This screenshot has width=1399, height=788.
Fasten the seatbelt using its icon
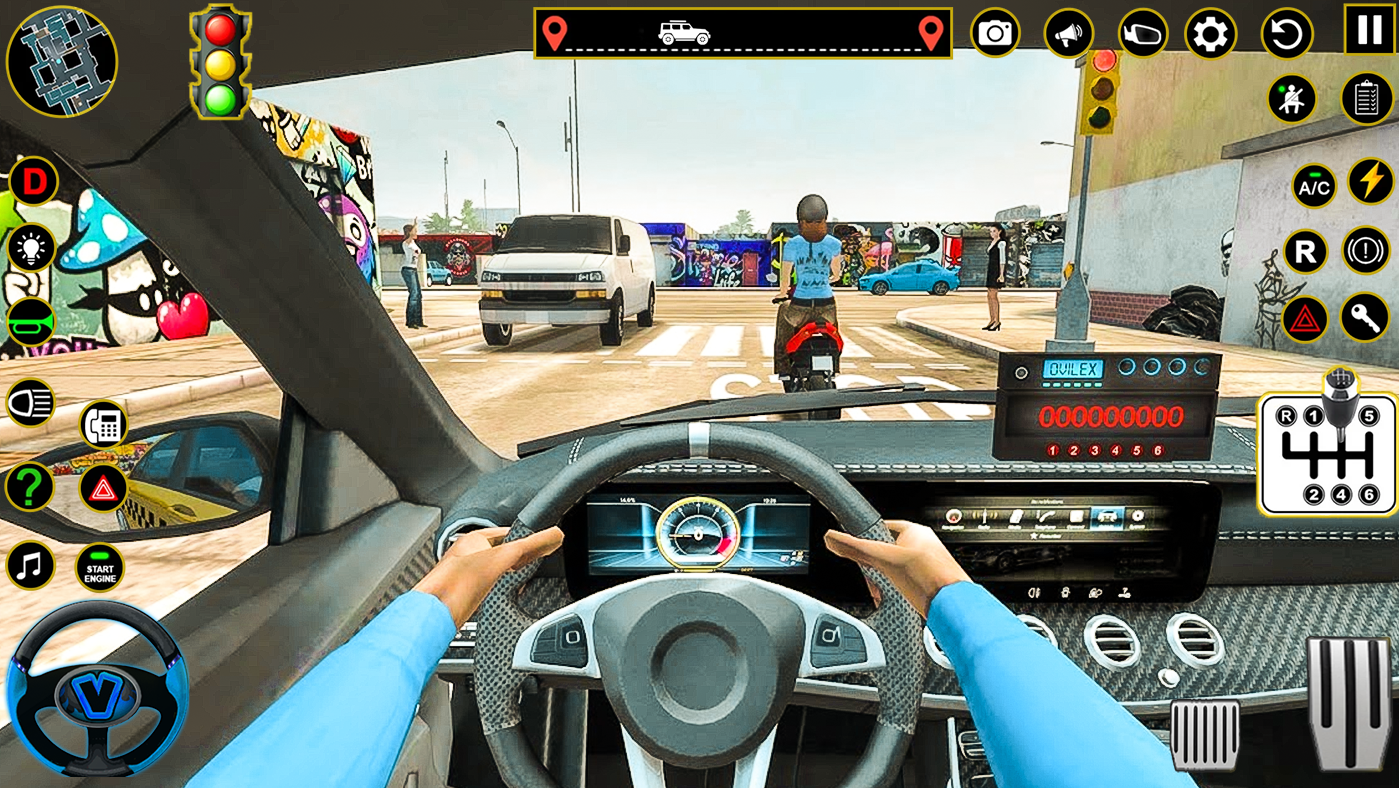pyautogui.click(x=1292, y=99)
